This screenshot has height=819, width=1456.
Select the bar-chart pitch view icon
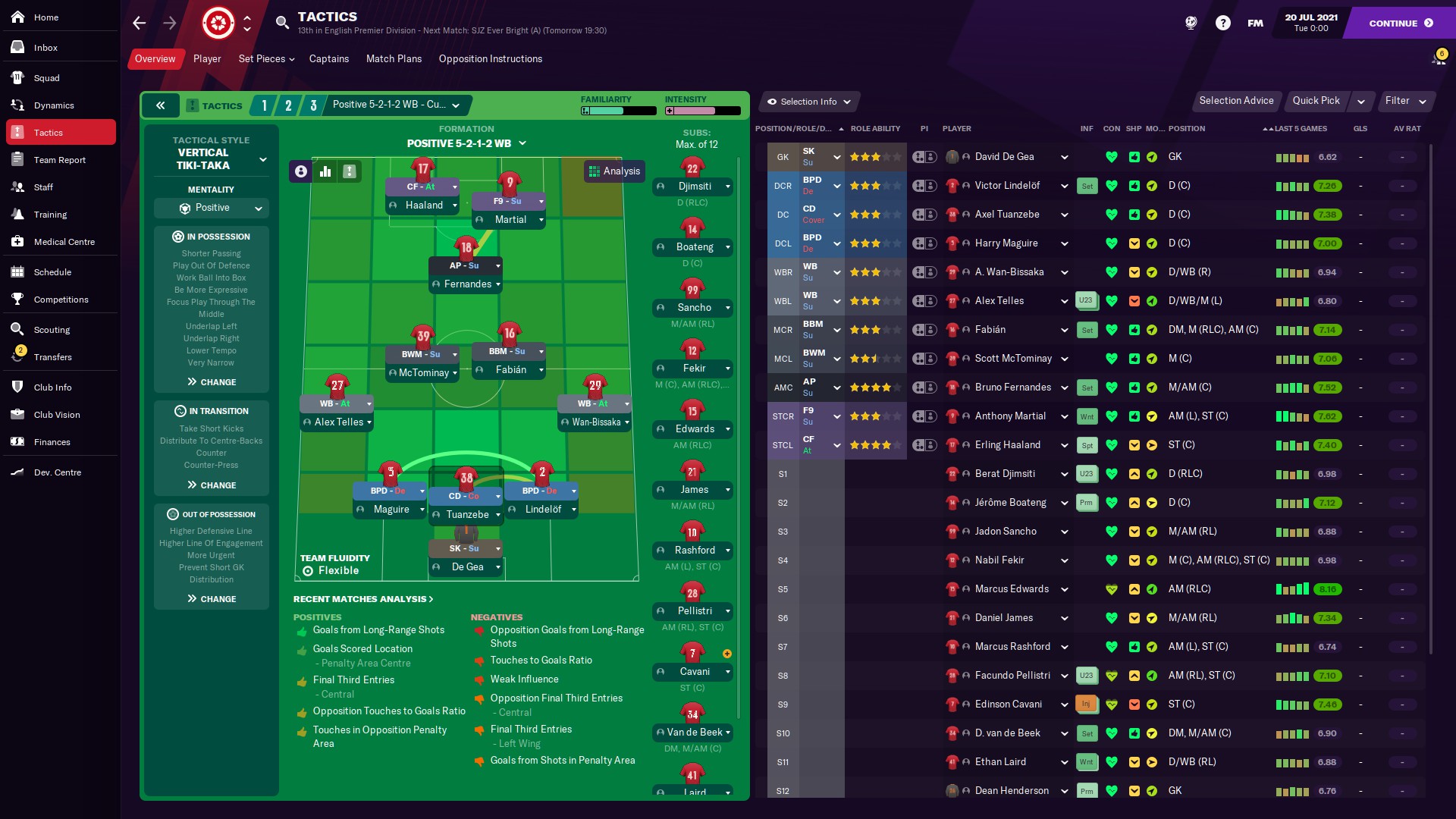(x=325, y=171)
